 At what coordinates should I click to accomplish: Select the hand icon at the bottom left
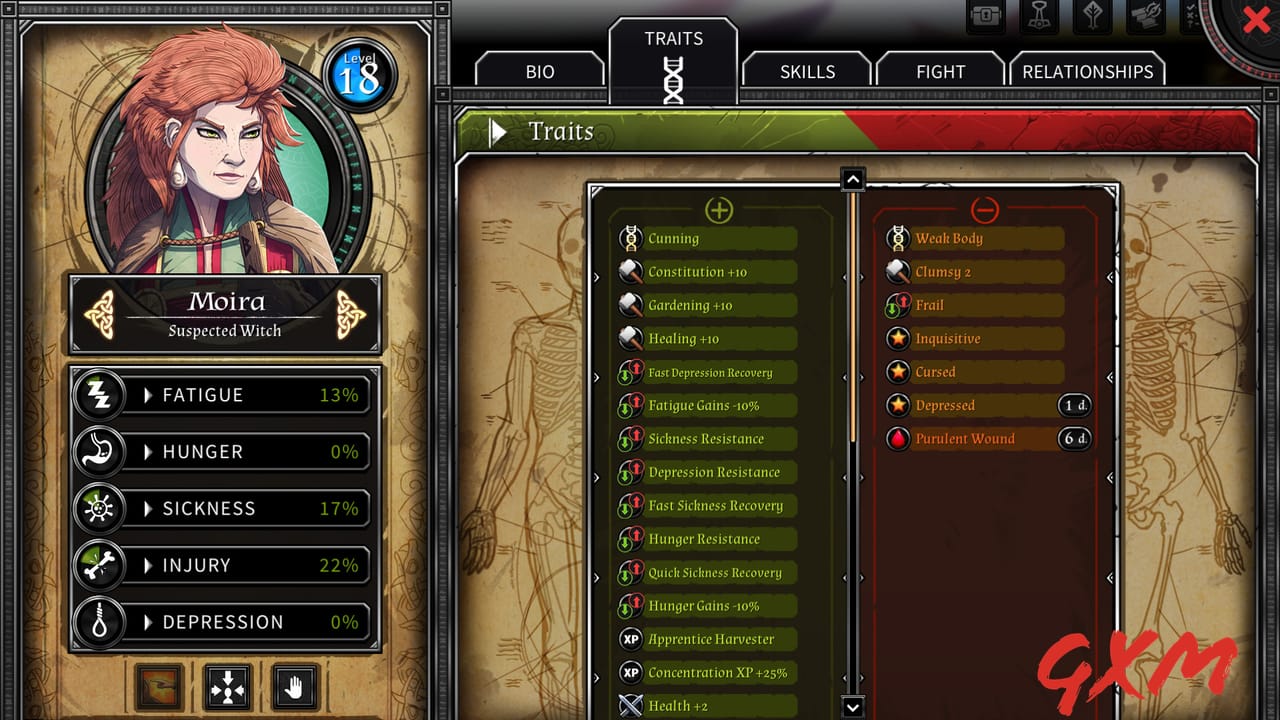pyautogui.click(x=294, y=687)
